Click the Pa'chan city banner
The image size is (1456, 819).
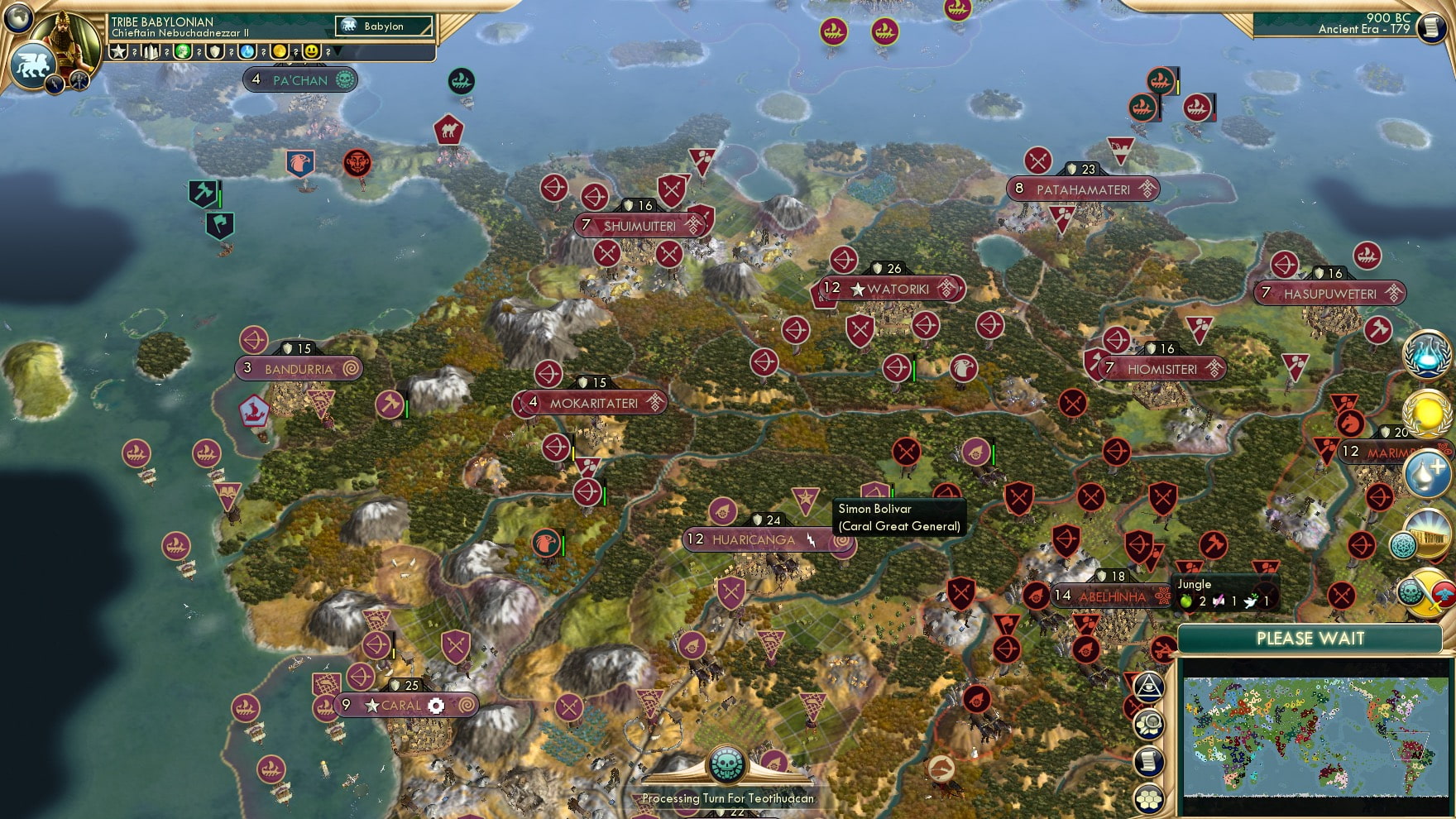coord(300,79)
